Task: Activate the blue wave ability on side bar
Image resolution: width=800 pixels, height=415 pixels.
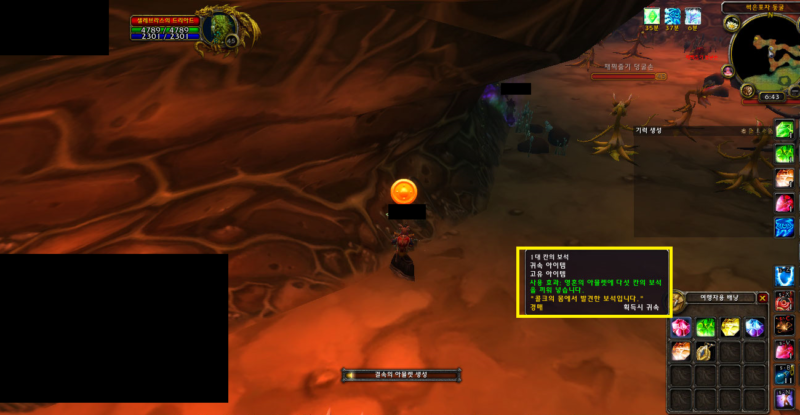Action: [x=785, y=227]
